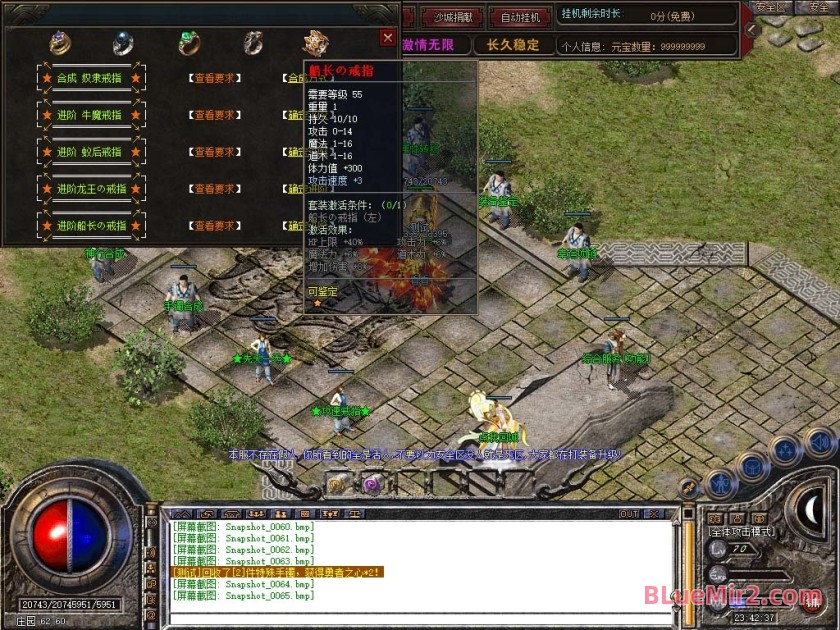
Task: View requirements for 奴隶戒指
Action: click(212, 77)
